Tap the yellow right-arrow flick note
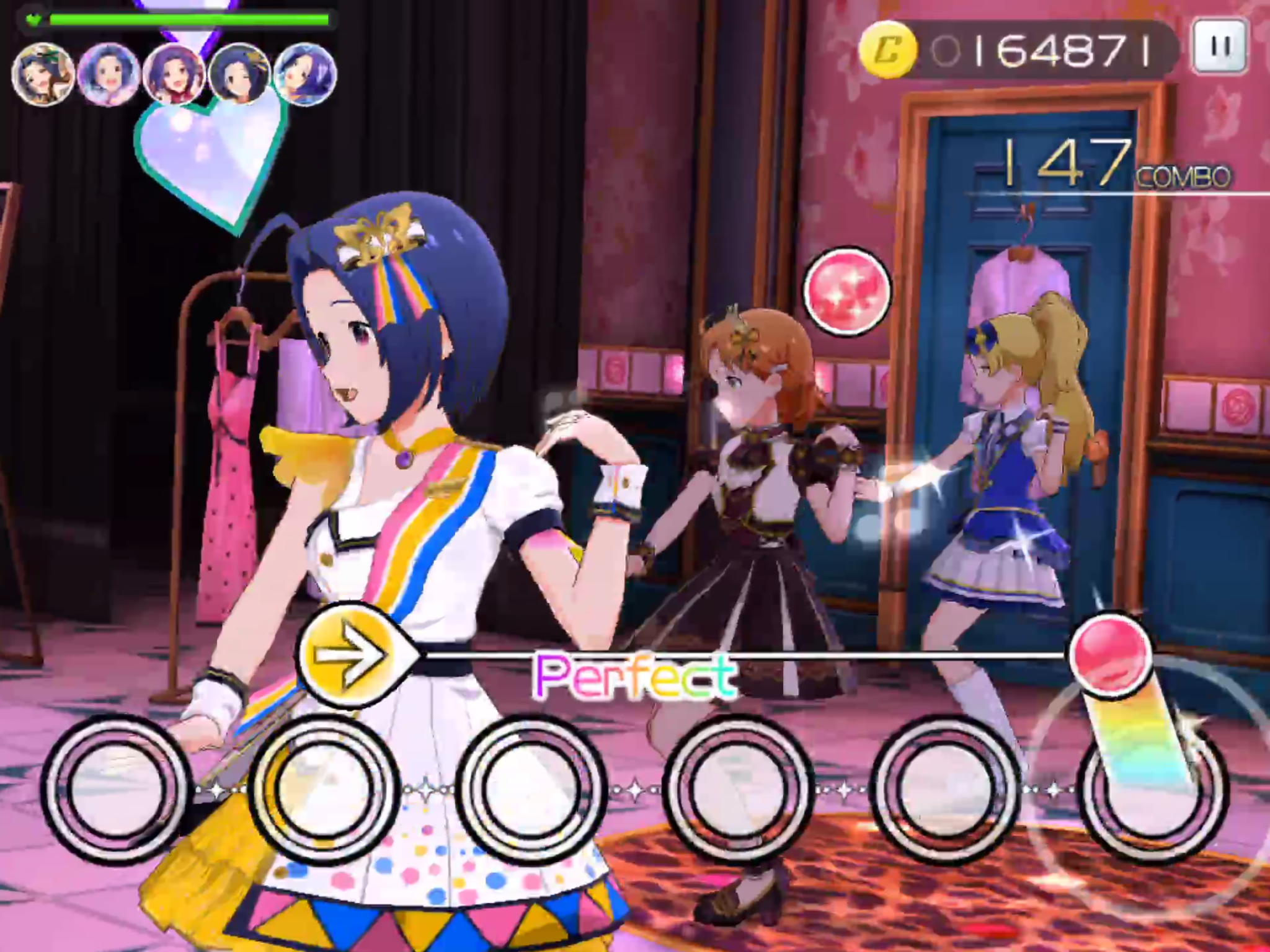The height and width of the screenshot is (952, 1270). 348,653
